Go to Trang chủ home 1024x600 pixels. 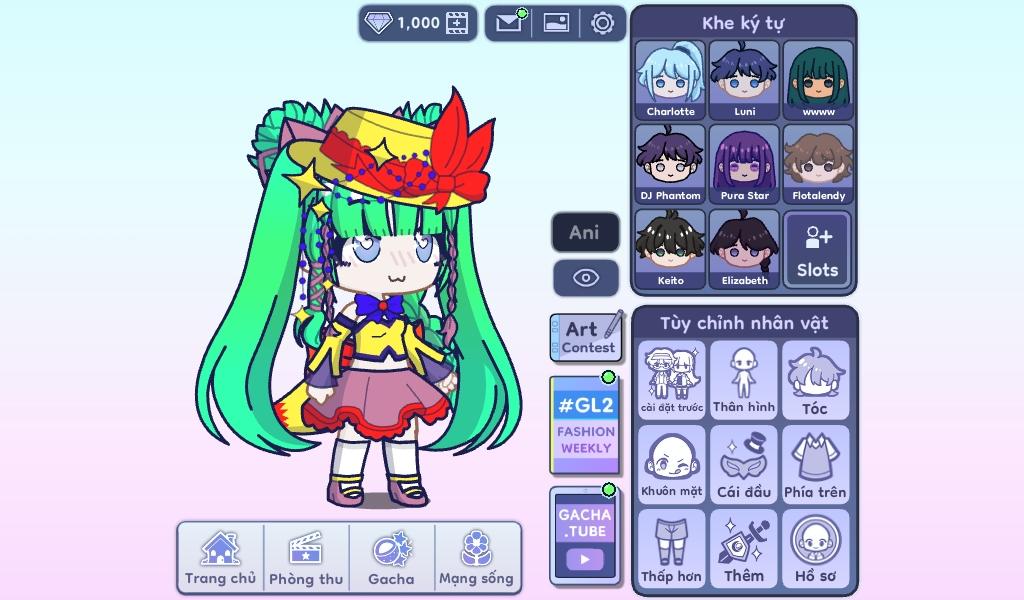[220, 558]
